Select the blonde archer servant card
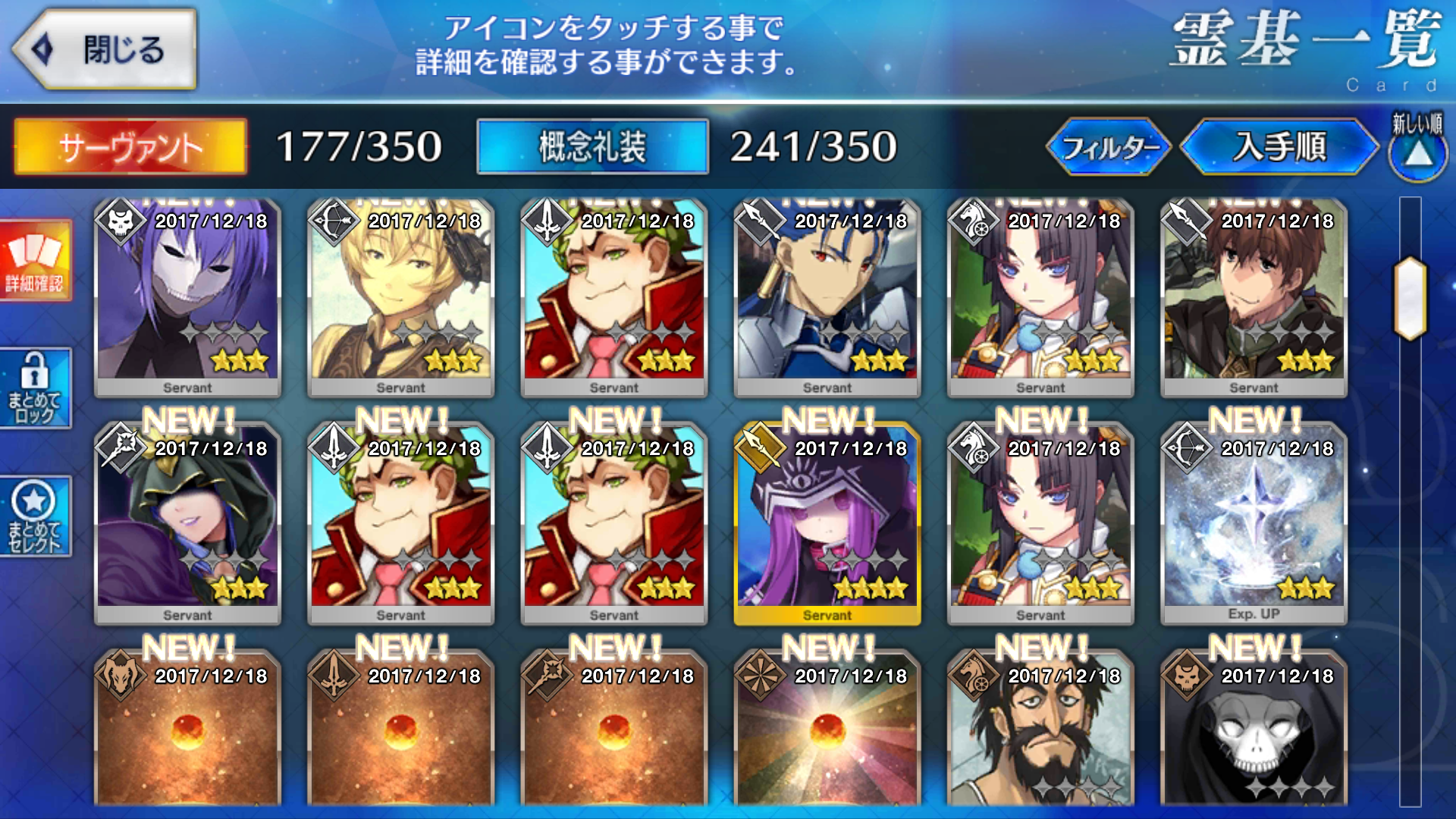The image size is (1456, 819). (x=400, y=297)
